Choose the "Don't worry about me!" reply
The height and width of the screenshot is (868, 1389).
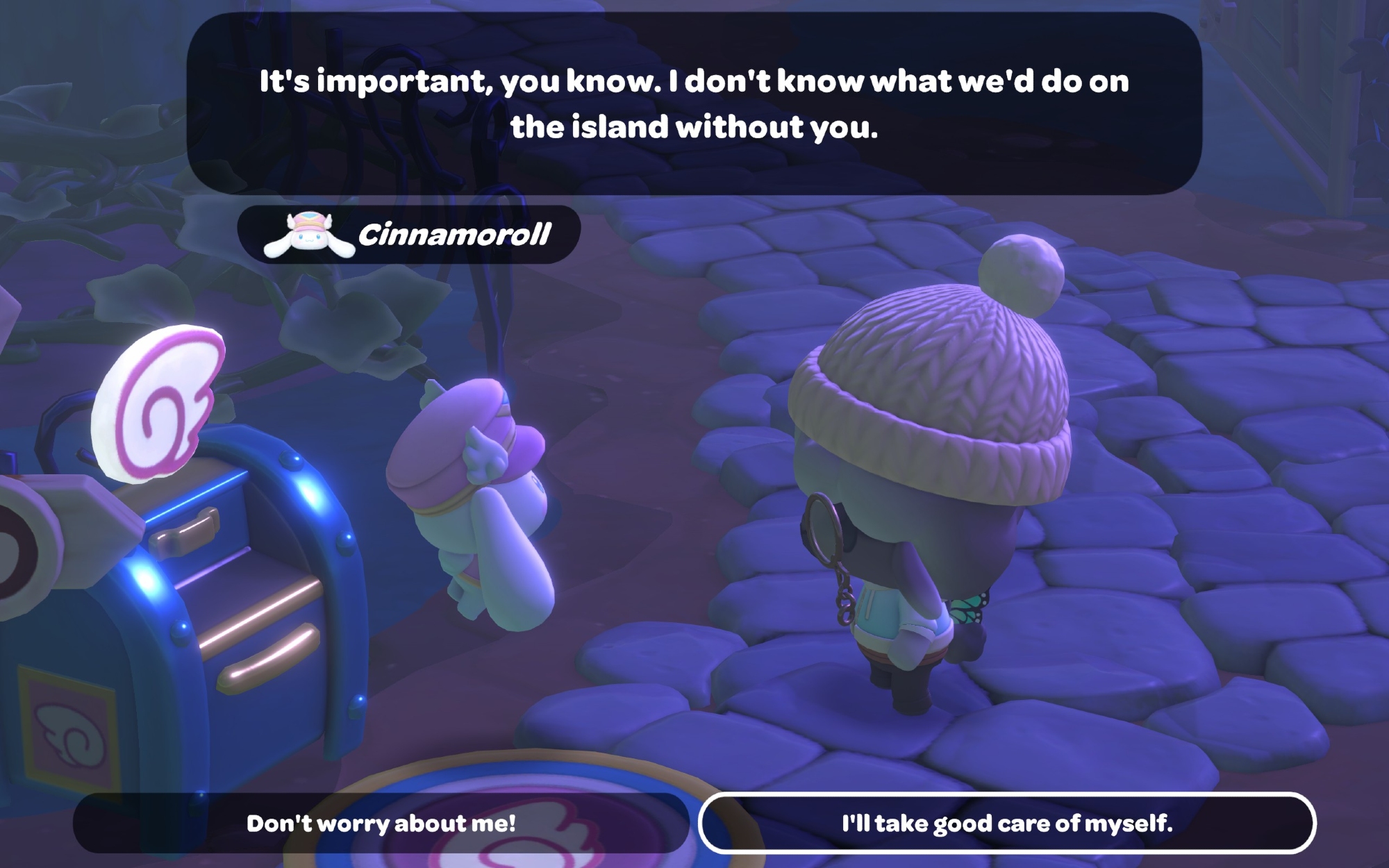pos(381,824)
